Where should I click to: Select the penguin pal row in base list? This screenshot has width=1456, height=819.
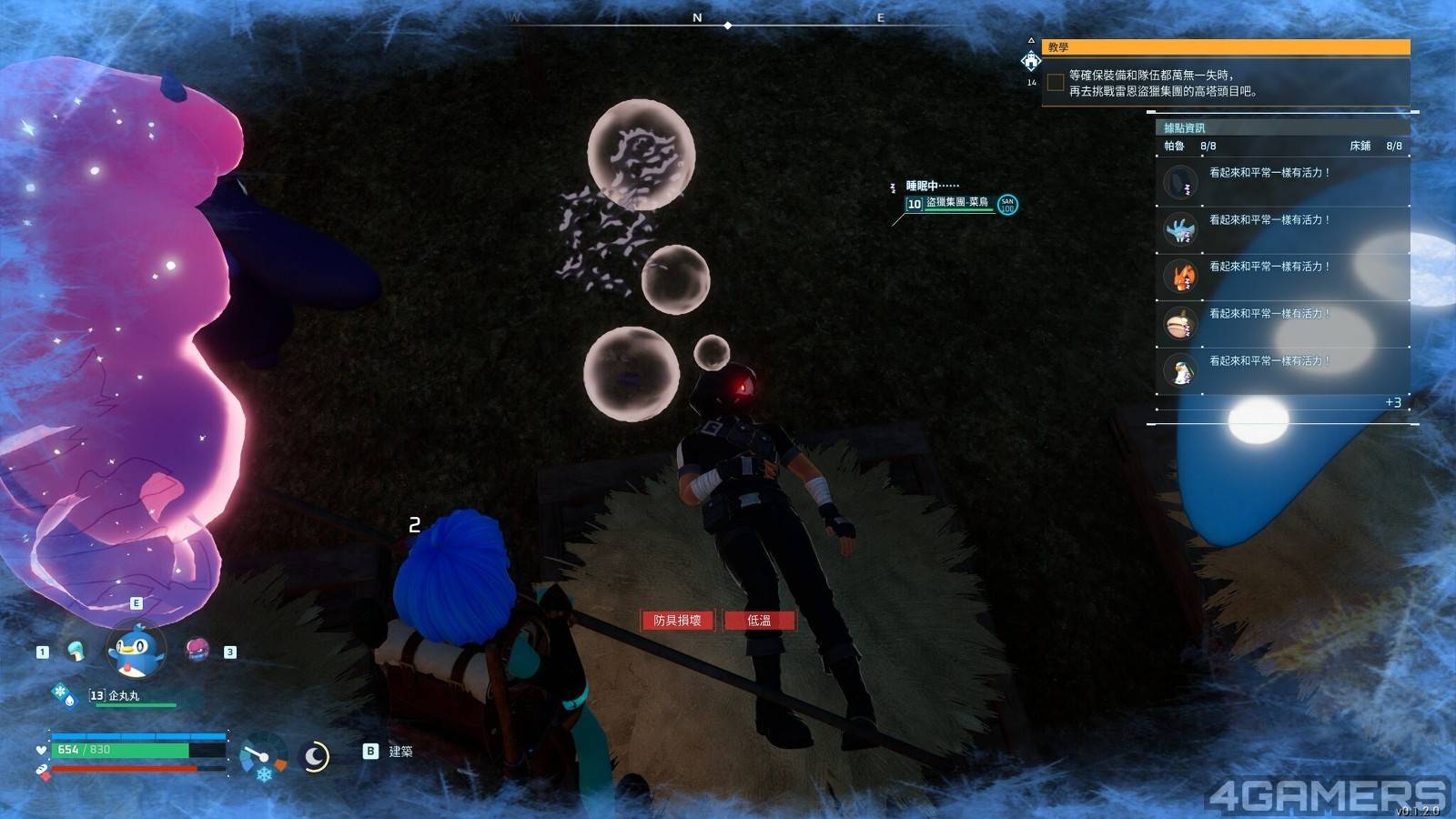tap(1180, 371)
